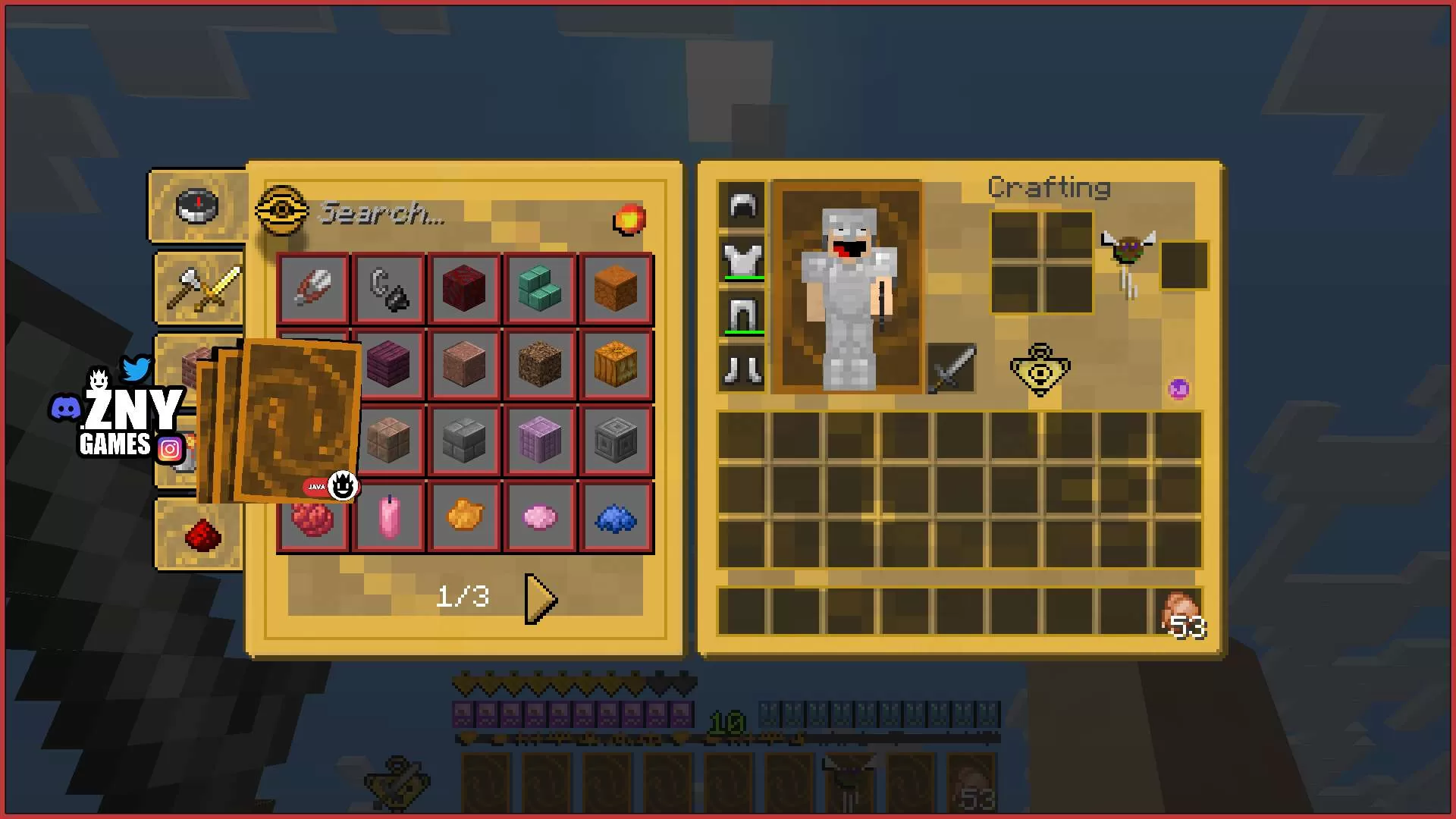
Task: Click the fire icon beside the search bar
Action: [629, 219]
